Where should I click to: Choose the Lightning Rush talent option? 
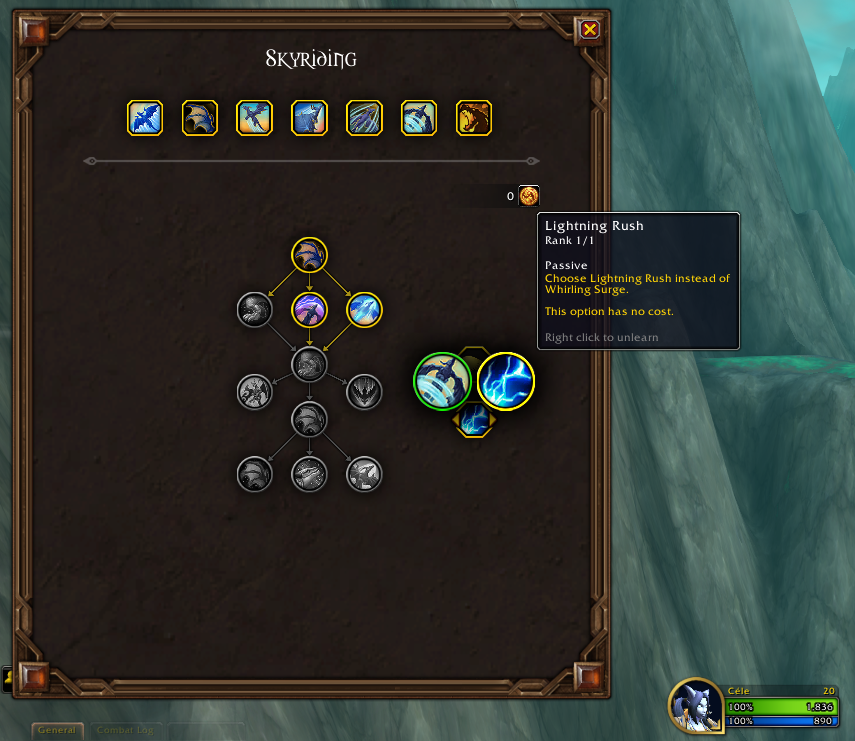click(x=506, y=381)
